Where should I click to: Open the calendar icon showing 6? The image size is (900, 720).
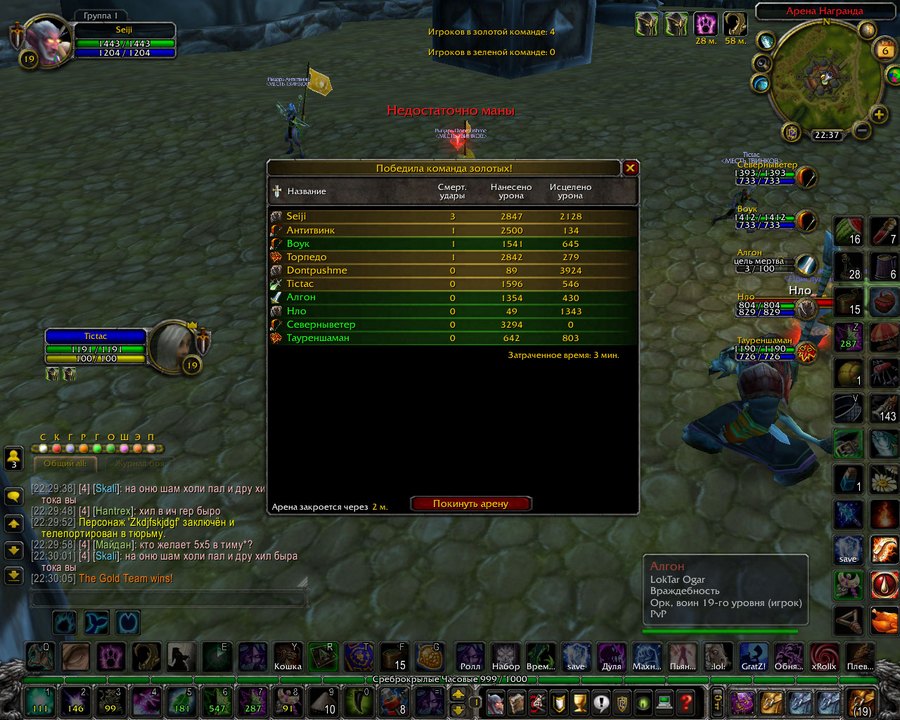coord(885,51)
